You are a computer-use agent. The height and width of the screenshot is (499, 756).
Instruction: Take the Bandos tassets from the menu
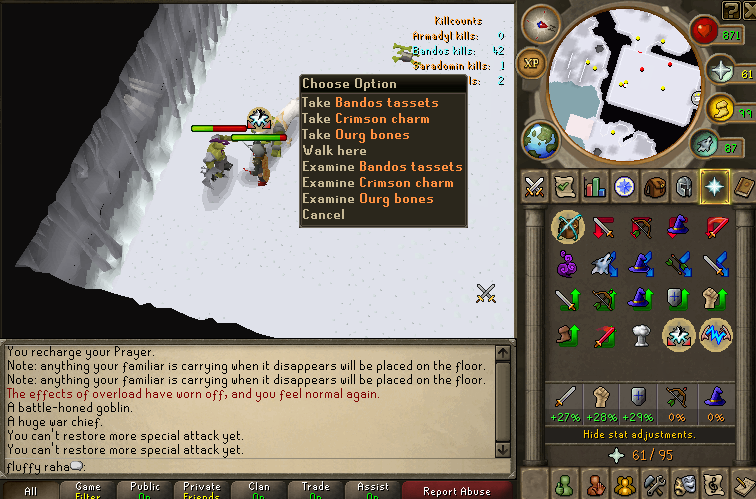point(369,103)
